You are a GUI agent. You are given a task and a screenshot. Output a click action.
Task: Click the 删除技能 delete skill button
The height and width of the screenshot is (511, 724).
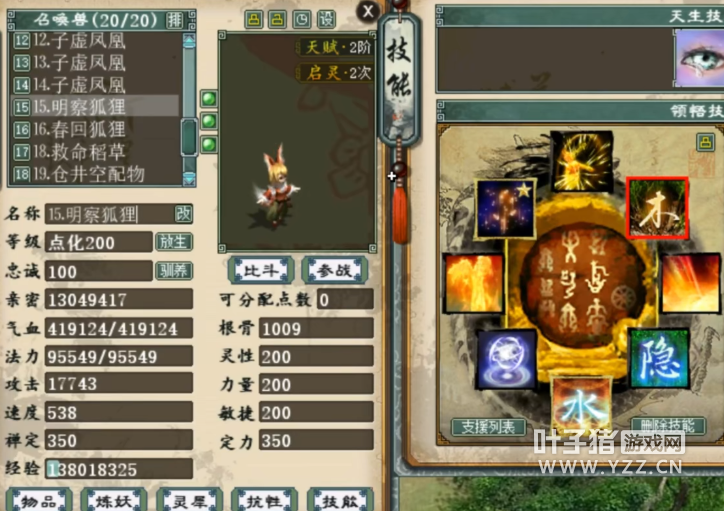(667, 427)
